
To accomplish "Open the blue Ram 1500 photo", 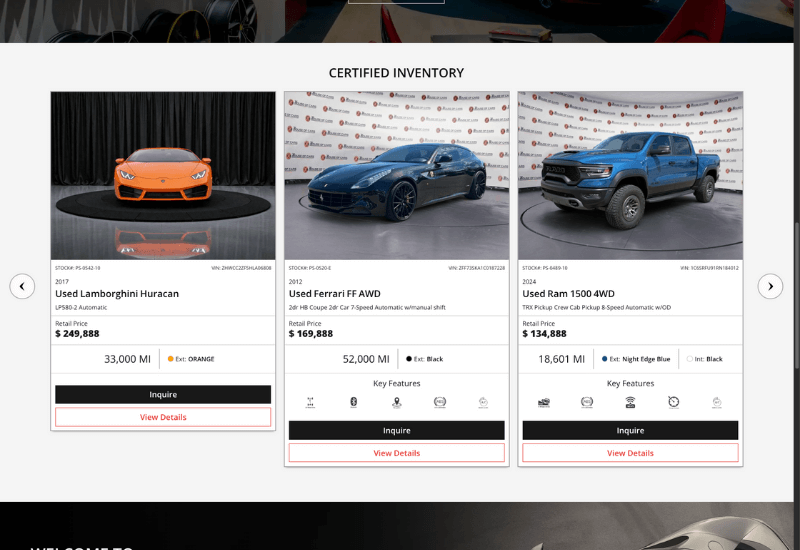I will click(630, 176).
